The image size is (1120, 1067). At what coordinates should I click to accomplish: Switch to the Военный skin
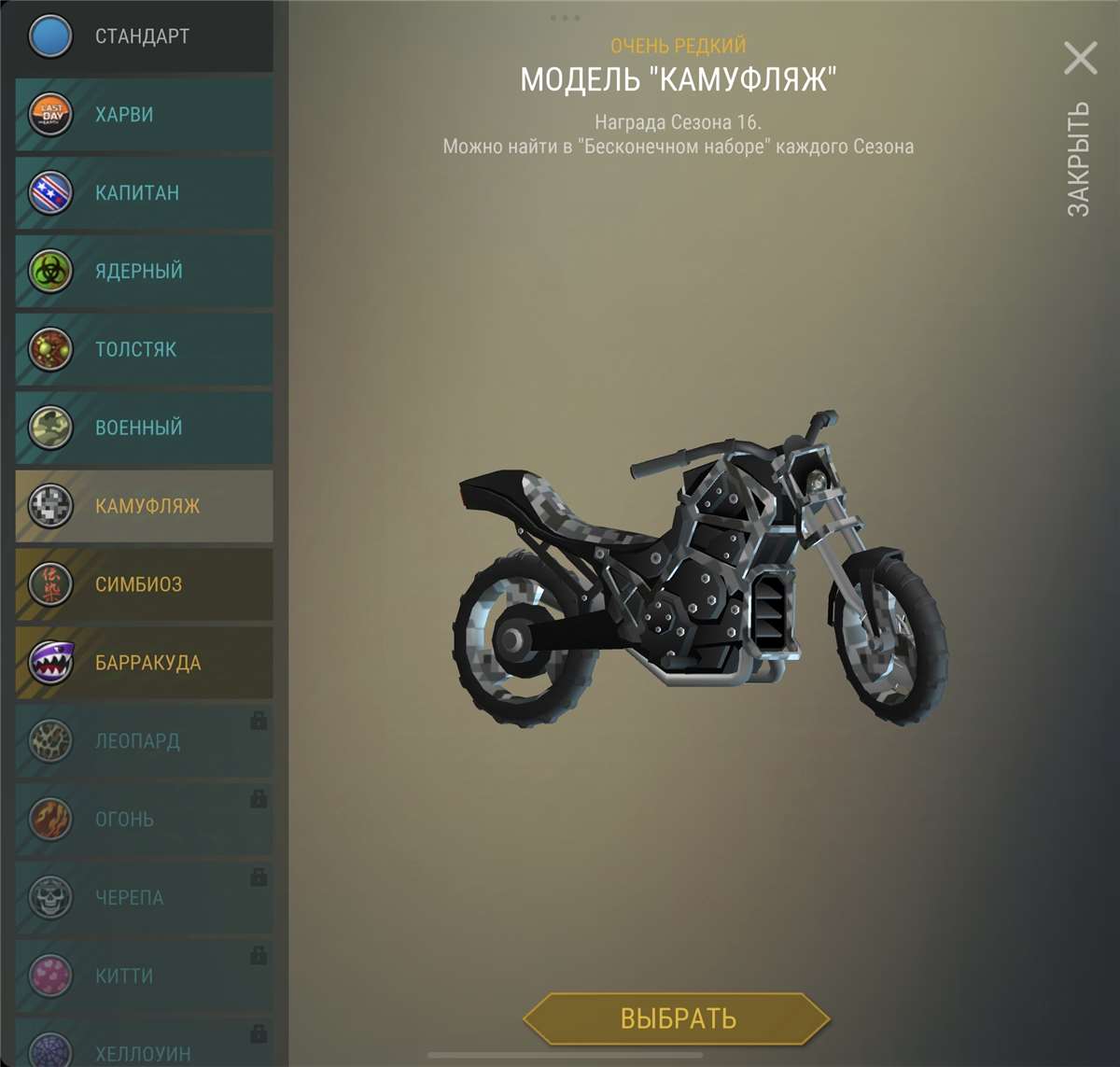click(145, 428)
